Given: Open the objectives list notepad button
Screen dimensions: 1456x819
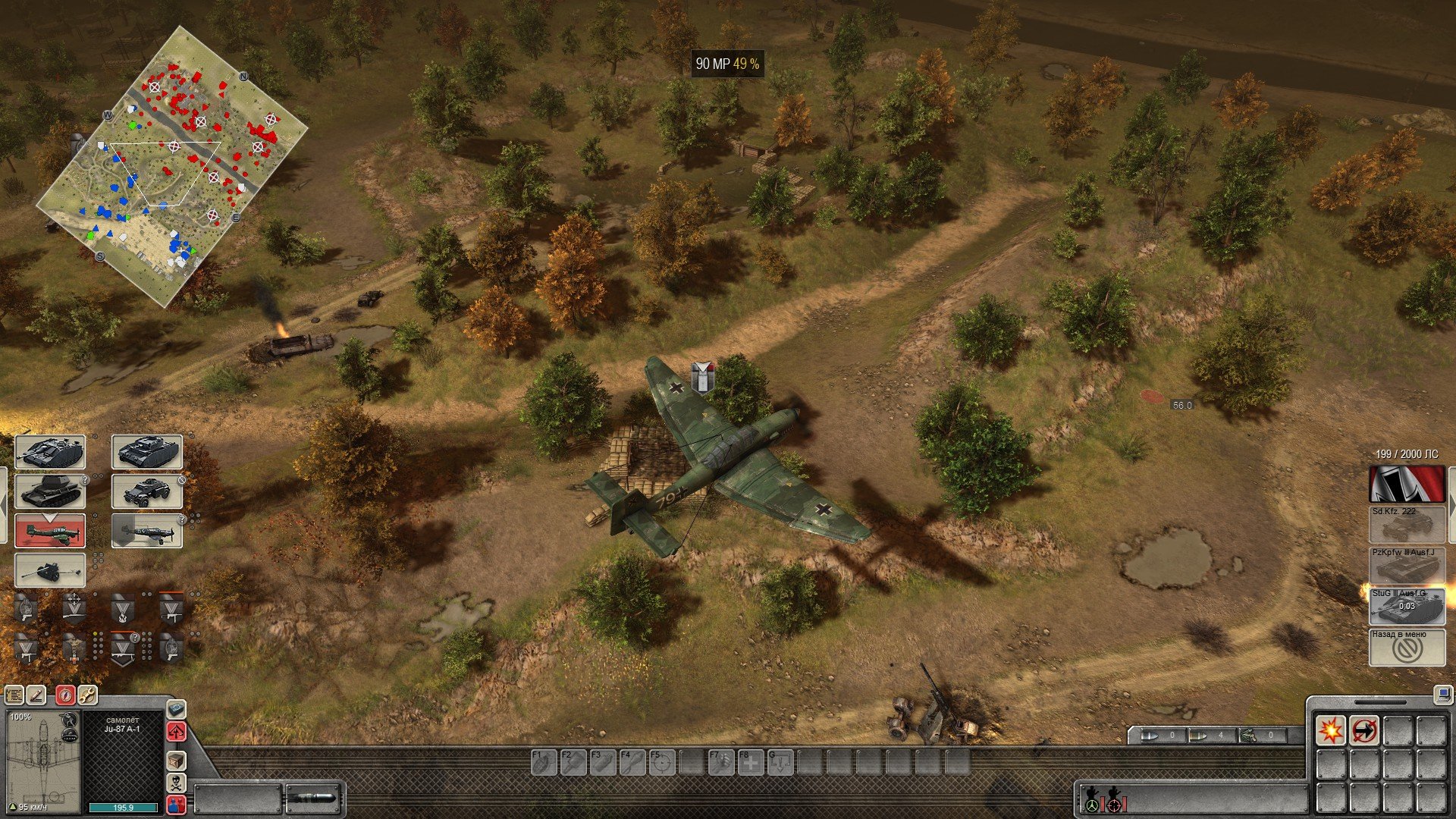Looking at the screenshot, I should pos(14,695).
